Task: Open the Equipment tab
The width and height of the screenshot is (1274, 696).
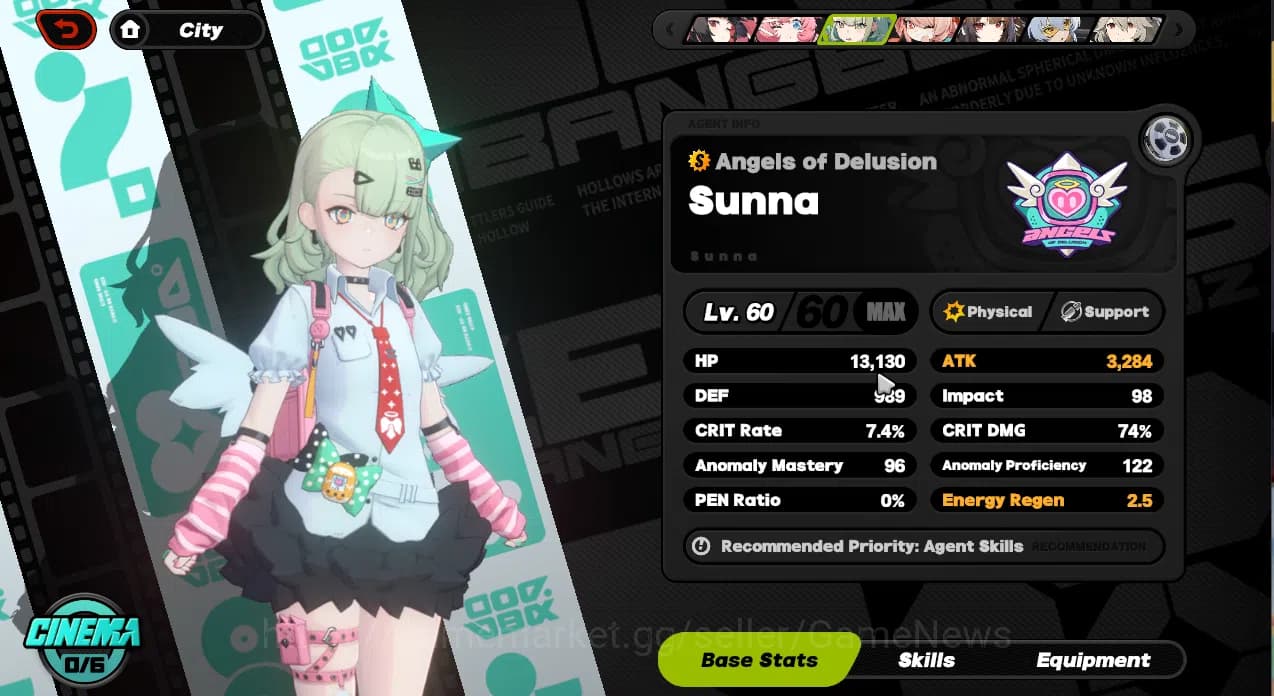Action: click(1093, 660)
